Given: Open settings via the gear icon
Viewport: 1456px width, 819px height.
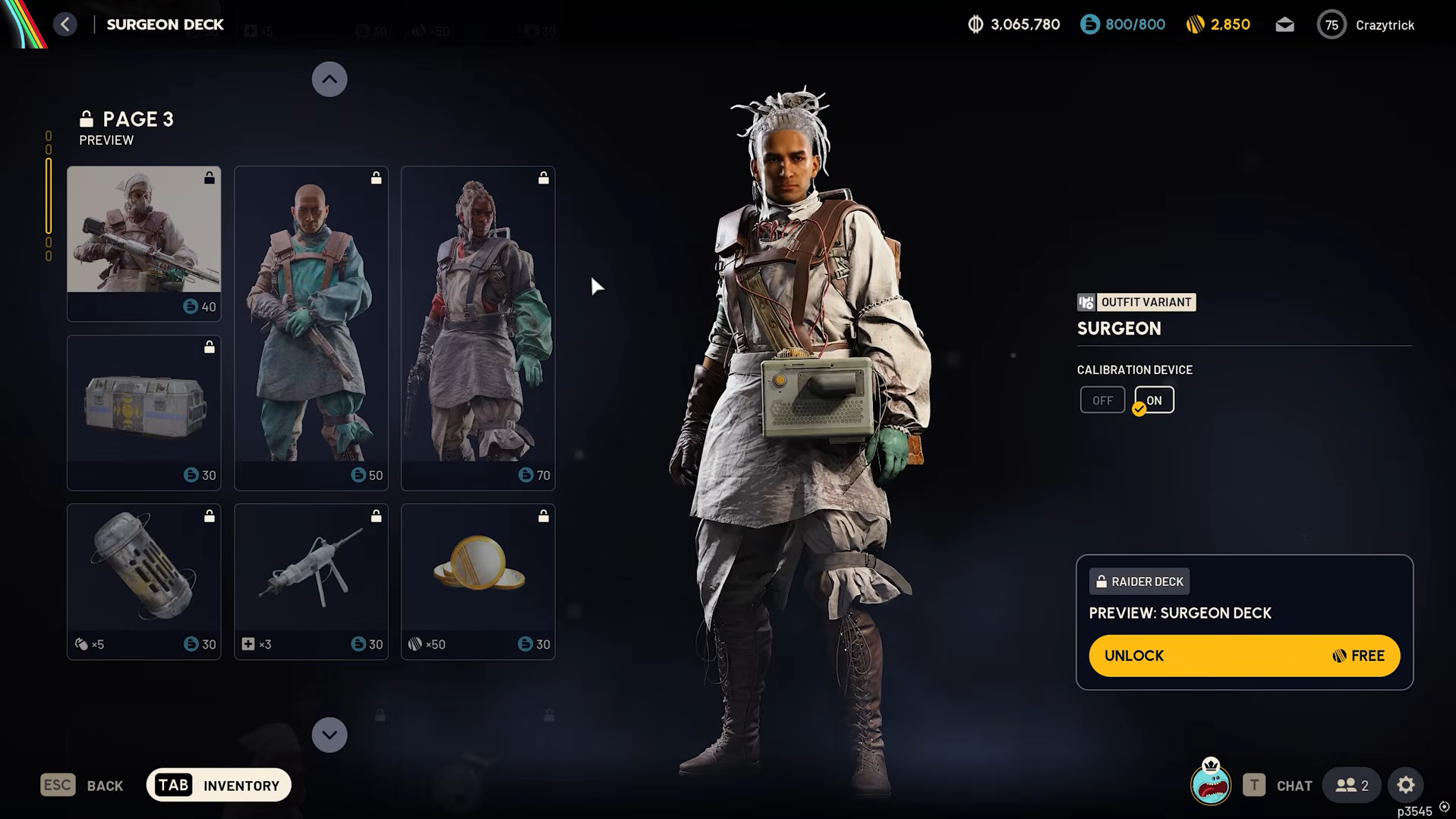Looking at the screenshot, I should pos(1406,786).
